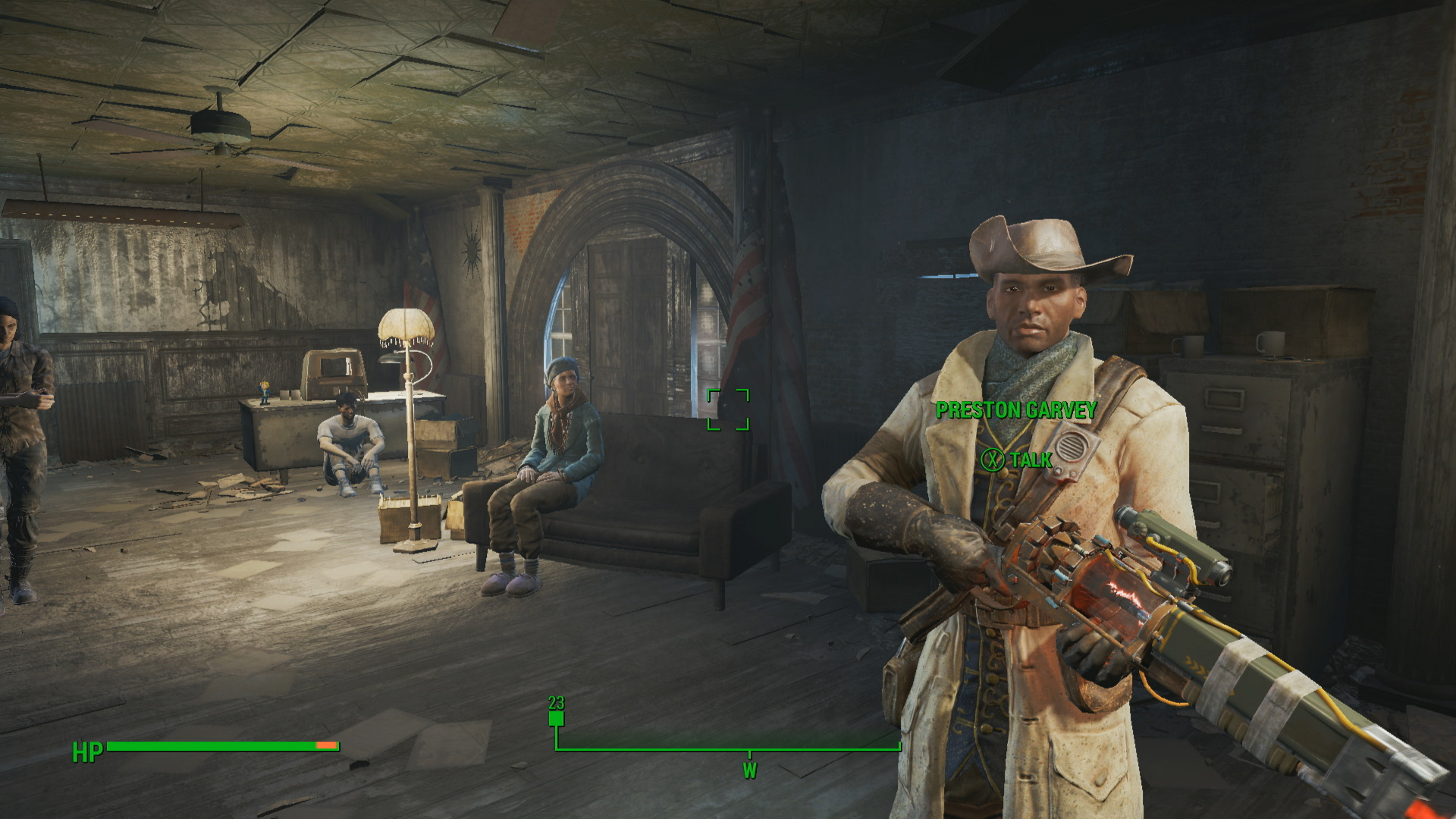This screenshot has width=1456, height=819.
Task: Click the compass bar showing W
Action: pyautogui.click(x=728, y=750)
